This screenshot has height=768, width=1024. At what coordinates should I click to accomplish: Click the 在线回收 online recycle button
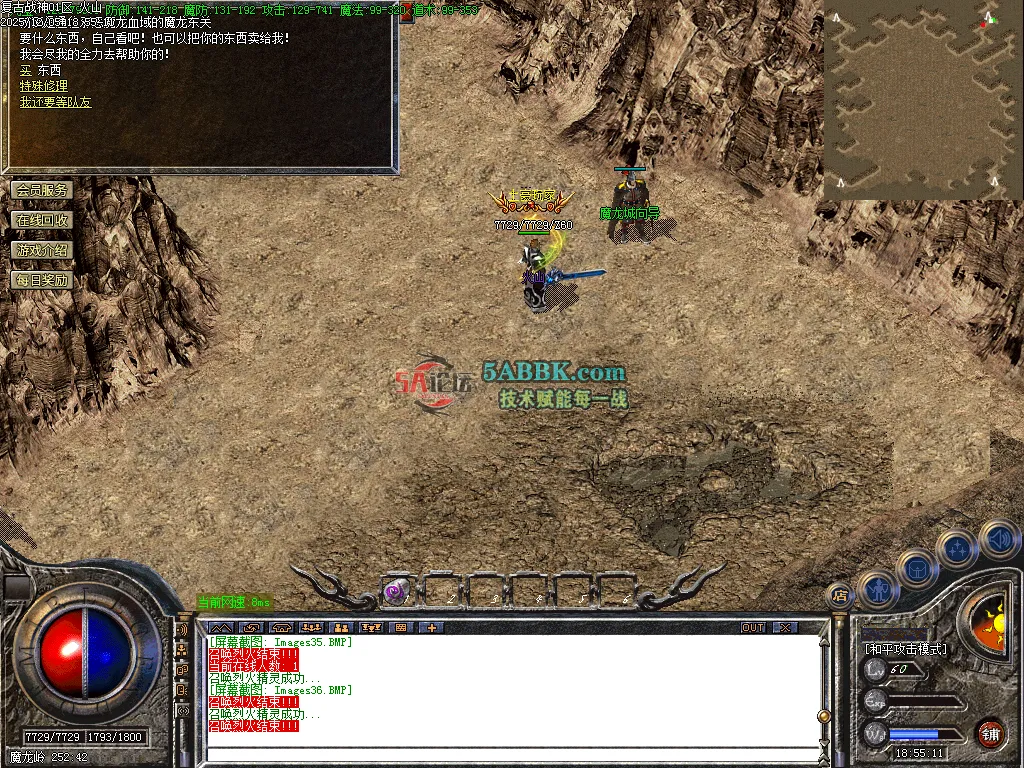point(42,220)
